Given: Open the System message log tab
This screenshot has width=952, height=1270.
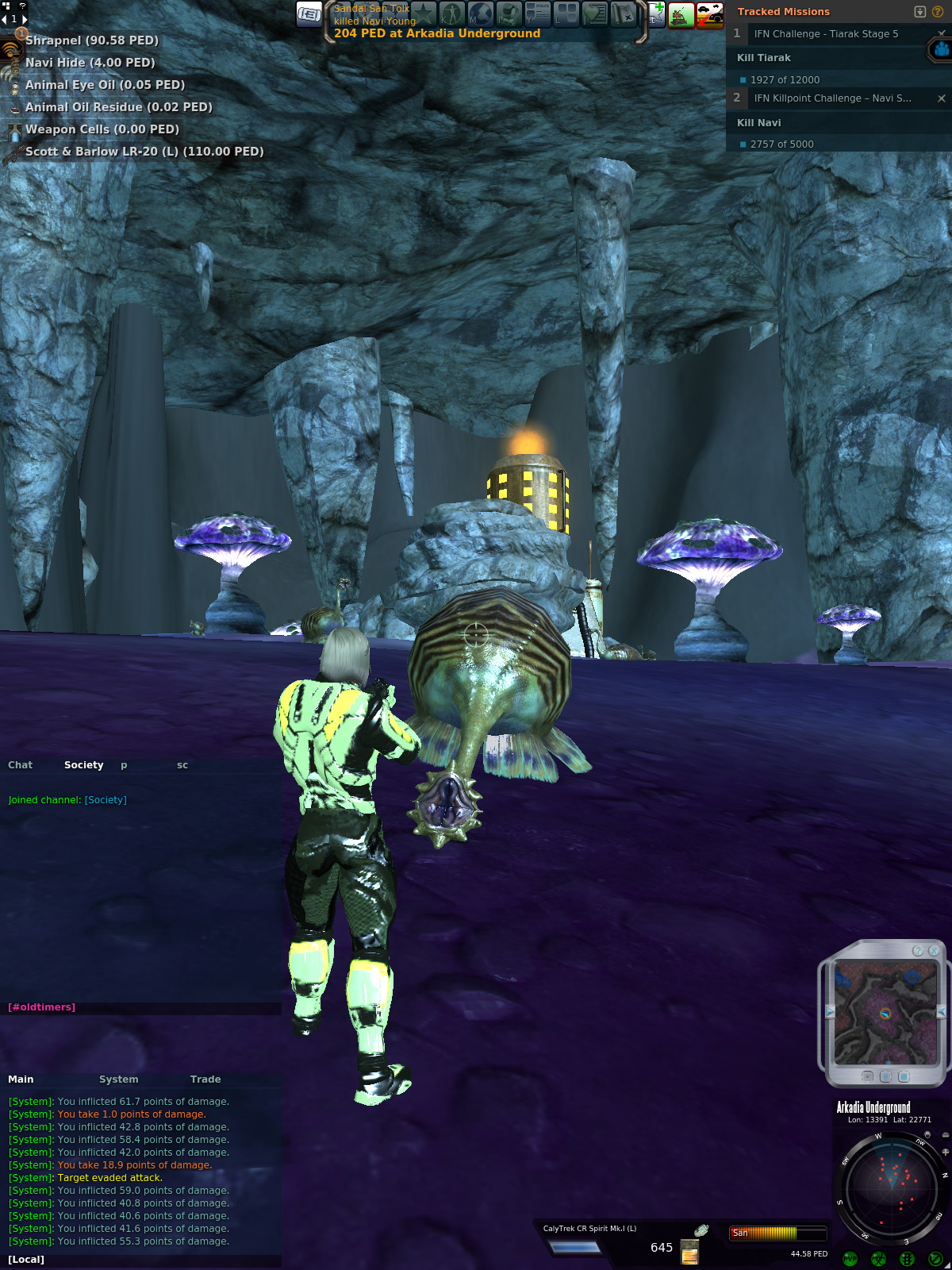Looking at the screenshot, I should tap(118, 1079).
